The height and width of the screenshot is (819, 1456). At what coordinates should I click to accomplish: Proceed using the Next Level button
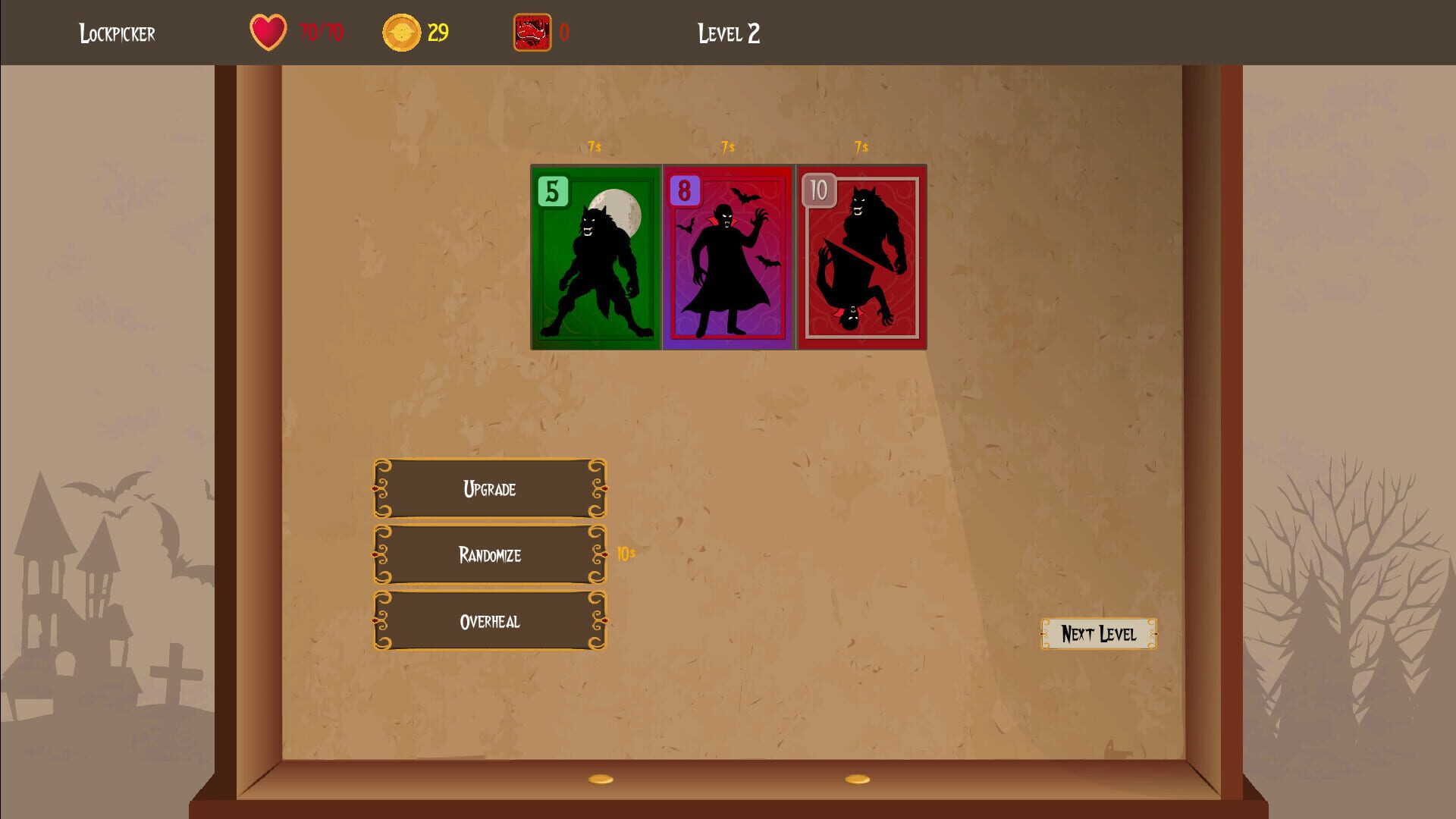coord(1098,635)
